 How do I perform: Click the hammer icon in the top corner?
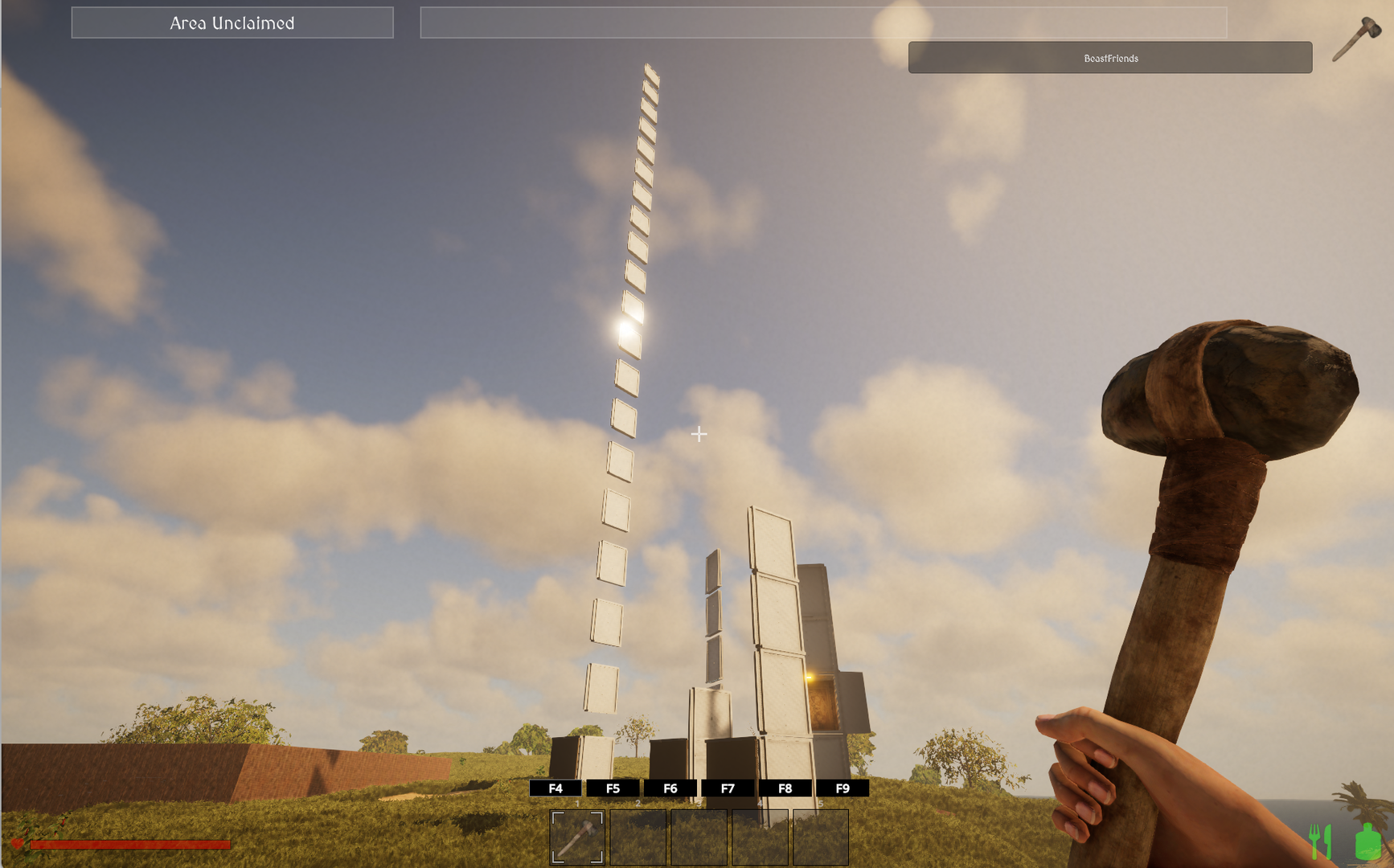click(1356, 38)
